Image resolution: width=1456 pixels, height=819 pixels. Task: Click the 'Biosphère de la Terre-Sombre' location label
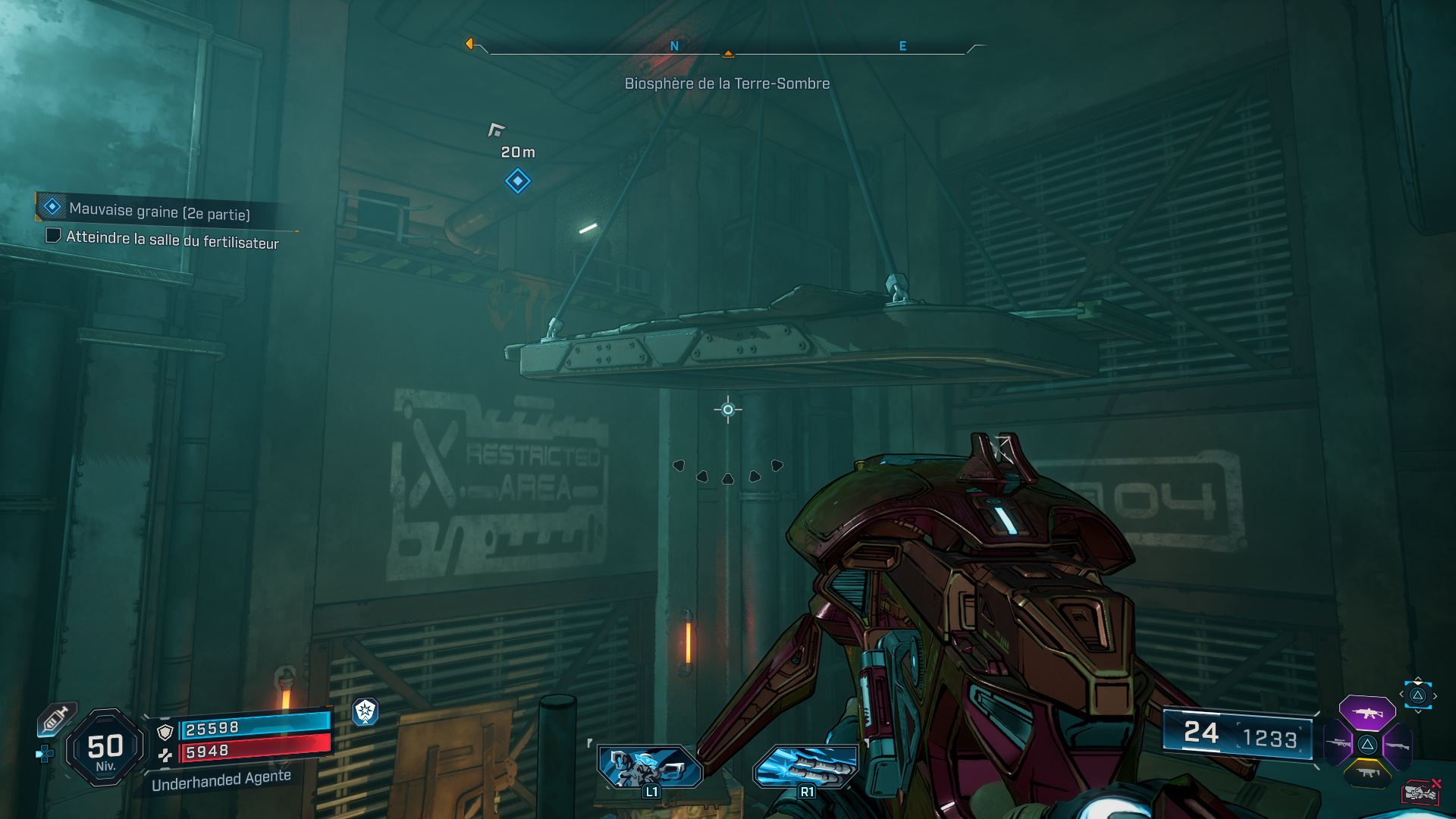[x=726, y=83]
